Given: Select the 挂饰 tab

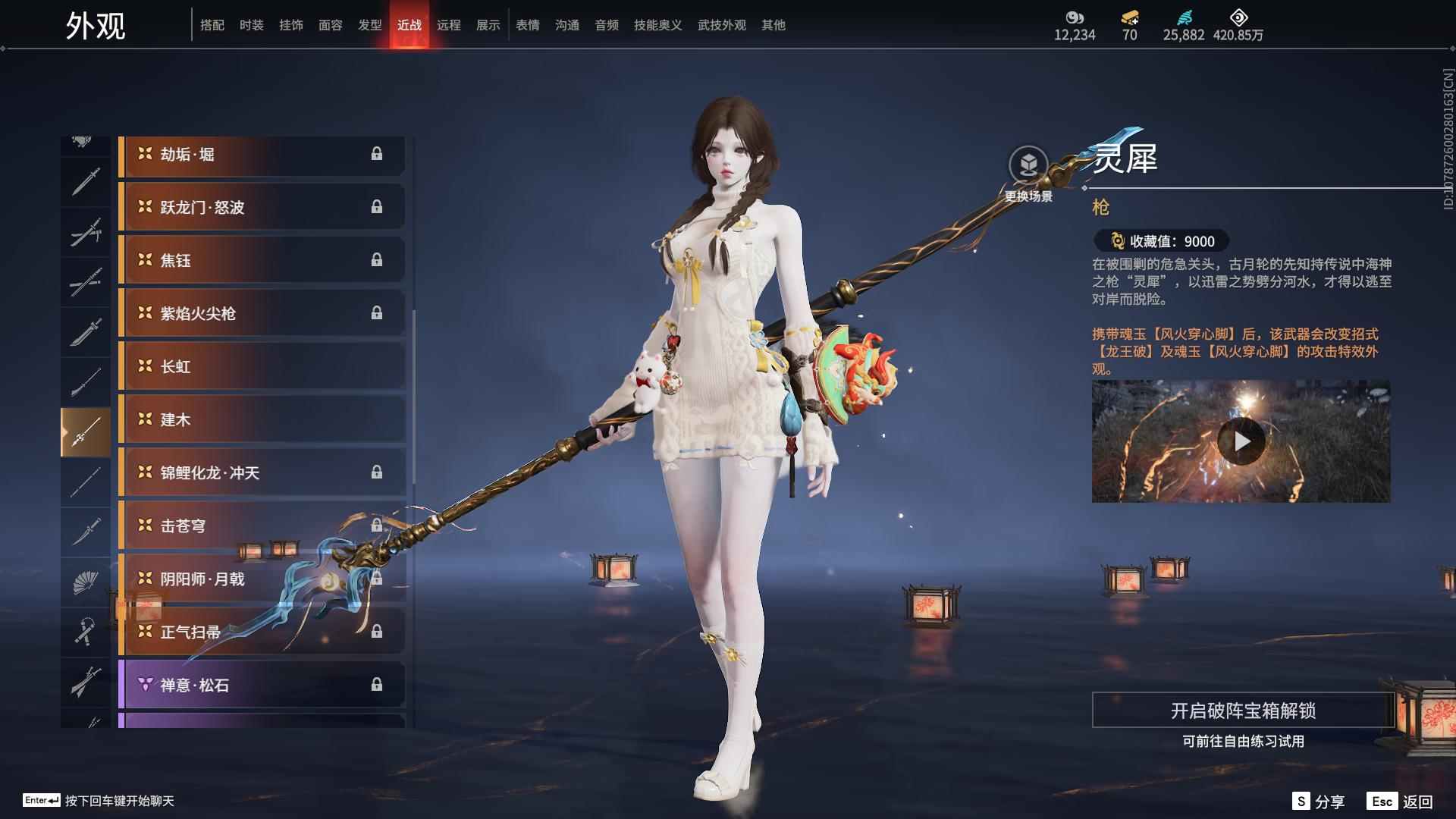Looking at the screenshot, I should pos(291,25).
